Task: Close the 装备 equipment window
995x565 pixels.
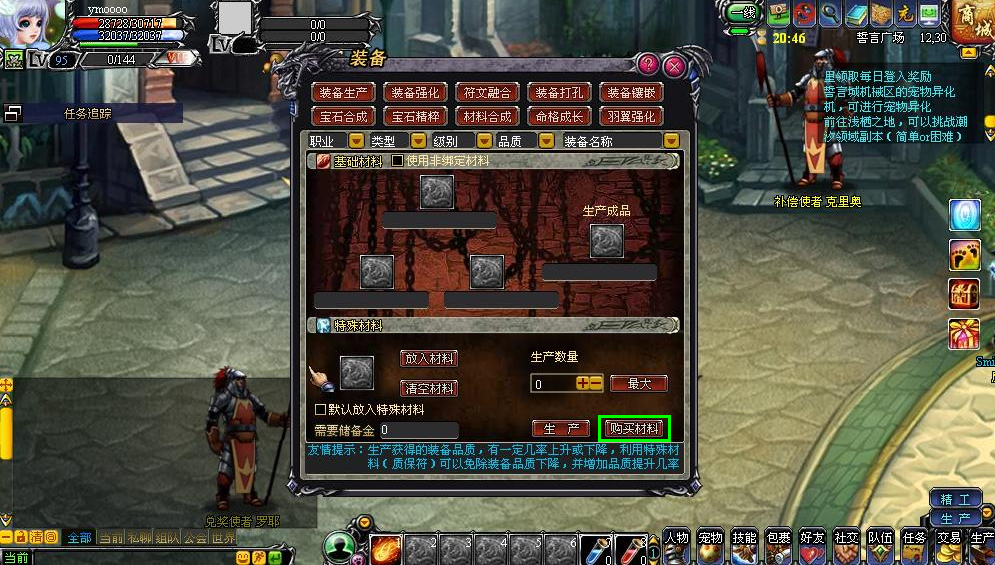Action: [x=674, y=67]
